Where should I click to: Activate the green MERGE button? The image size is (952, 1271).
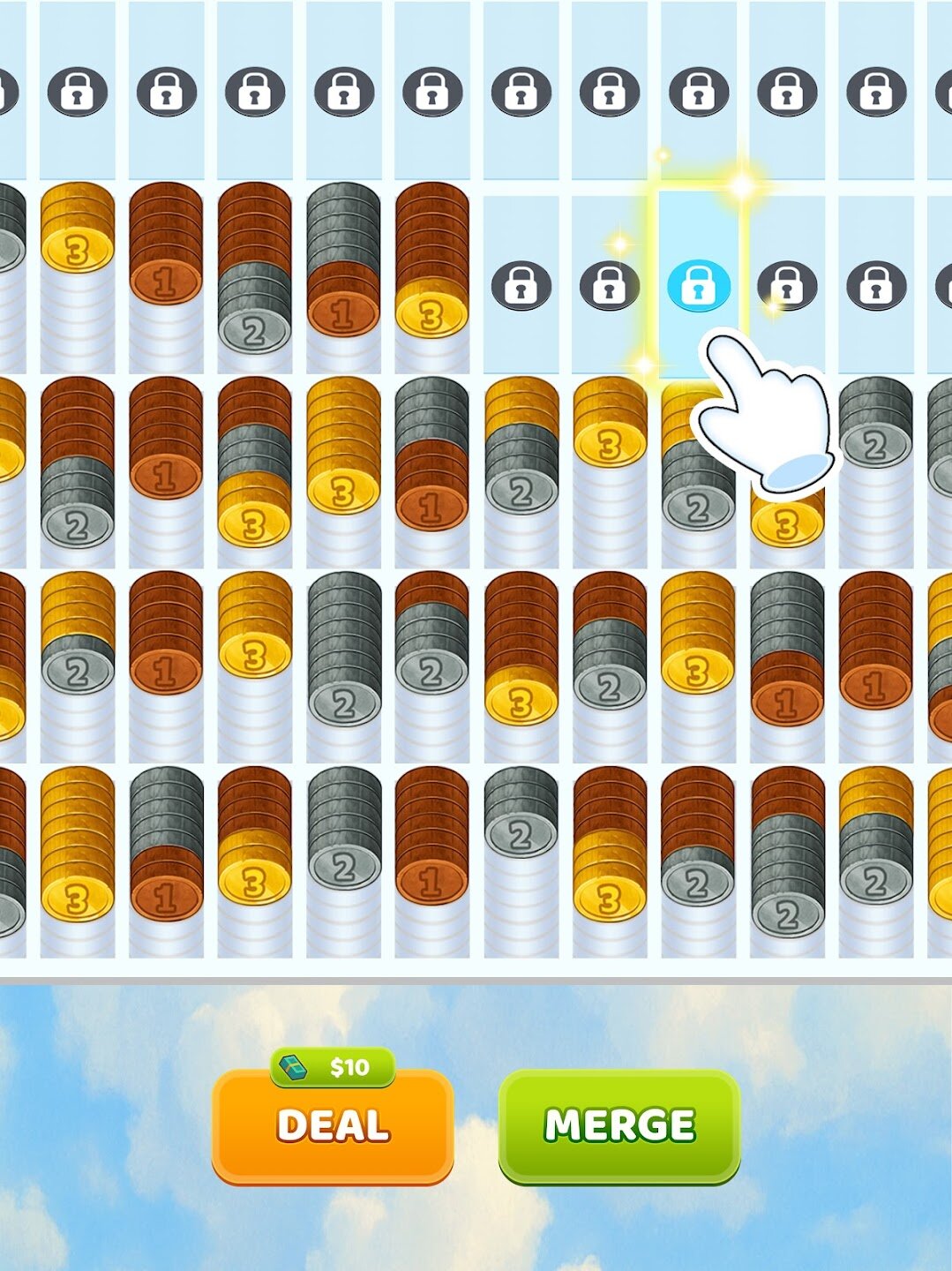point(619,1125)
